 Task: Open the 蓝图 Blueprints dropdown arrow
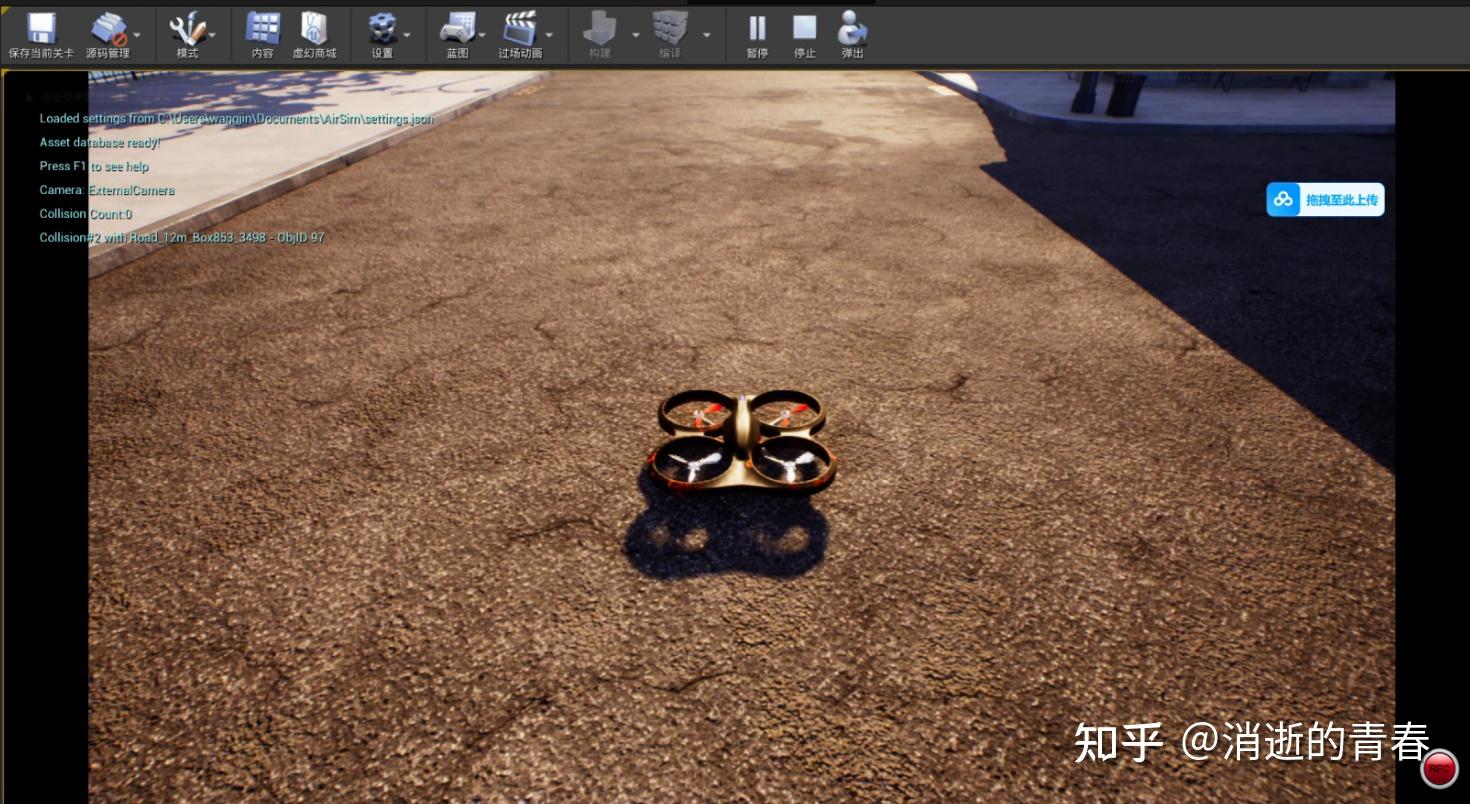pyautogui.click(x=481, y=33)
